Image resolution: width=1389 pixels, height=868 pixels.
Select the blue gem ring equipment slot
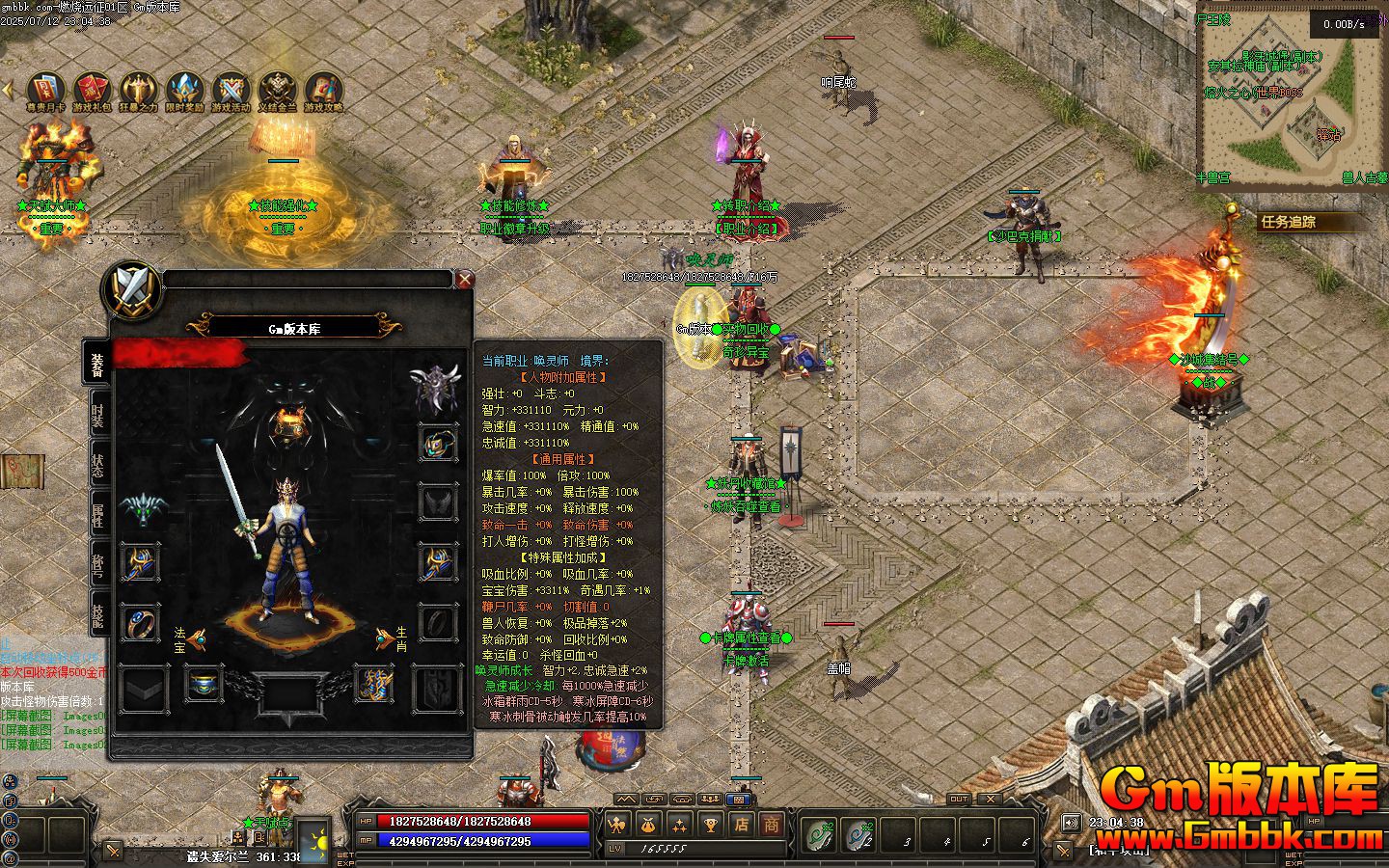pyautogui.click(x=141, y=622)
